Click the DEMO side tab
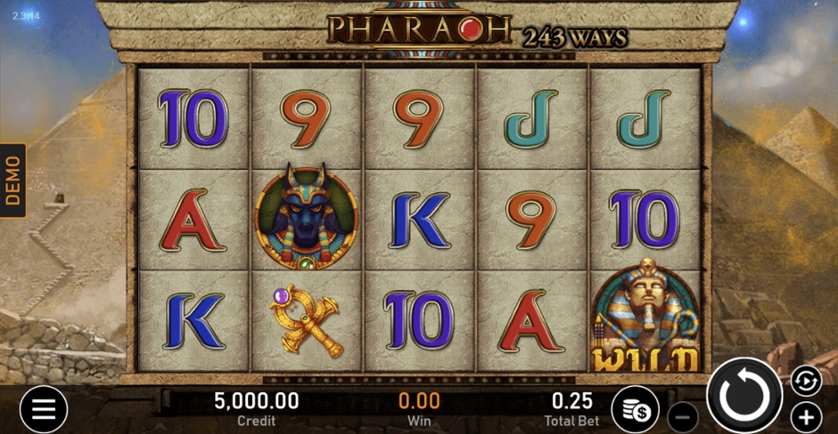The width and height of the screenshot is (838, 434). coord(13,181)
